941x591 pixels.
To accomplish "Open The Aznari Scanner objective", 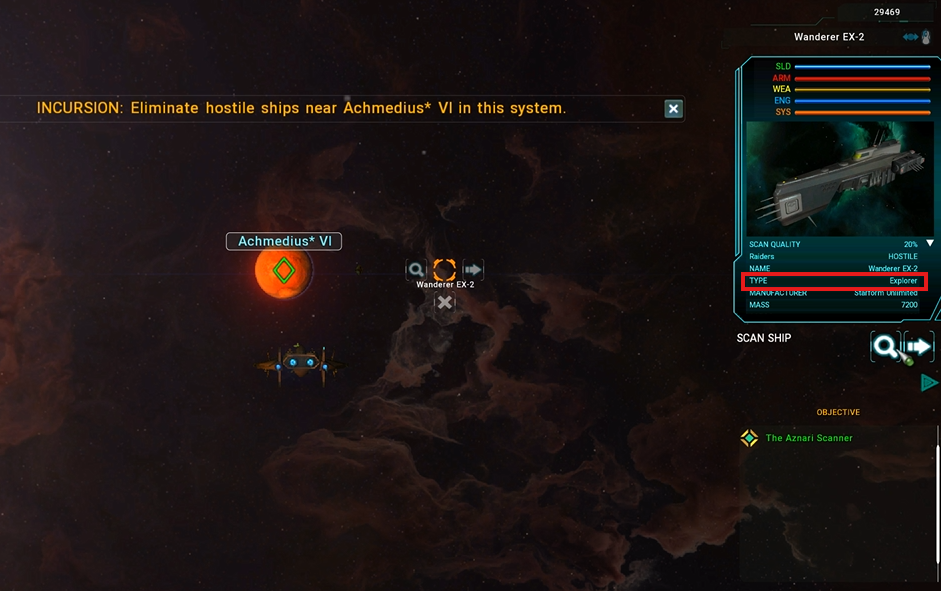I will tap(809, 438).
